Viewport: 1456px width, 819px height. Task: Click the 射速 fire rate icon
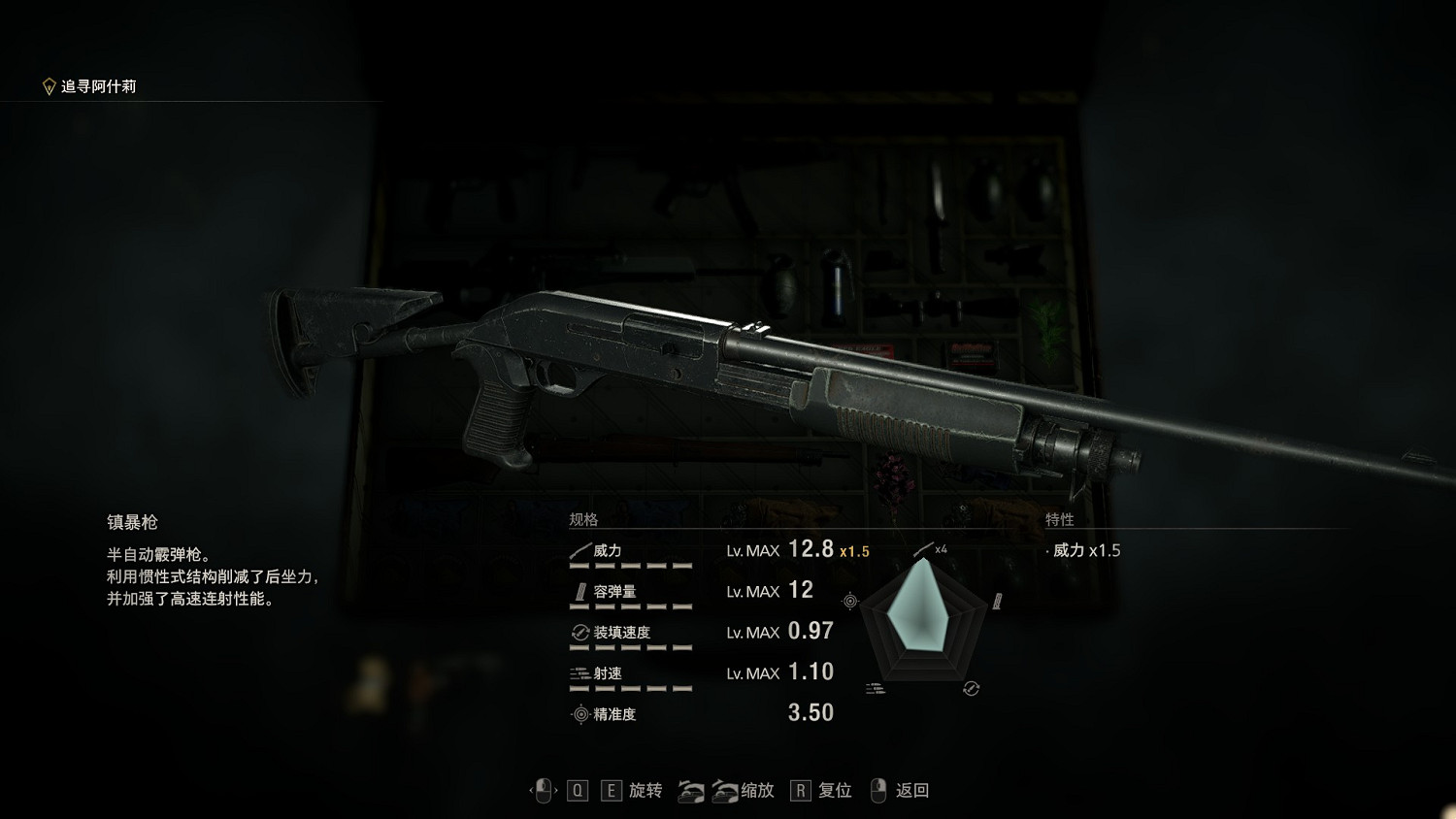click(x=579, y=672)
